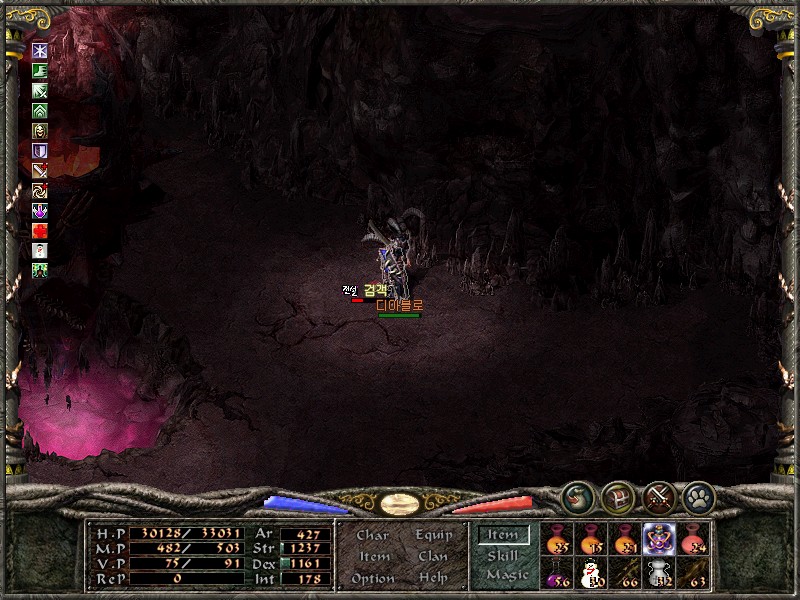The height and width of the screenshot is (600, 800).
Task: Click the round pouch bag button
Action: [579, 496]
